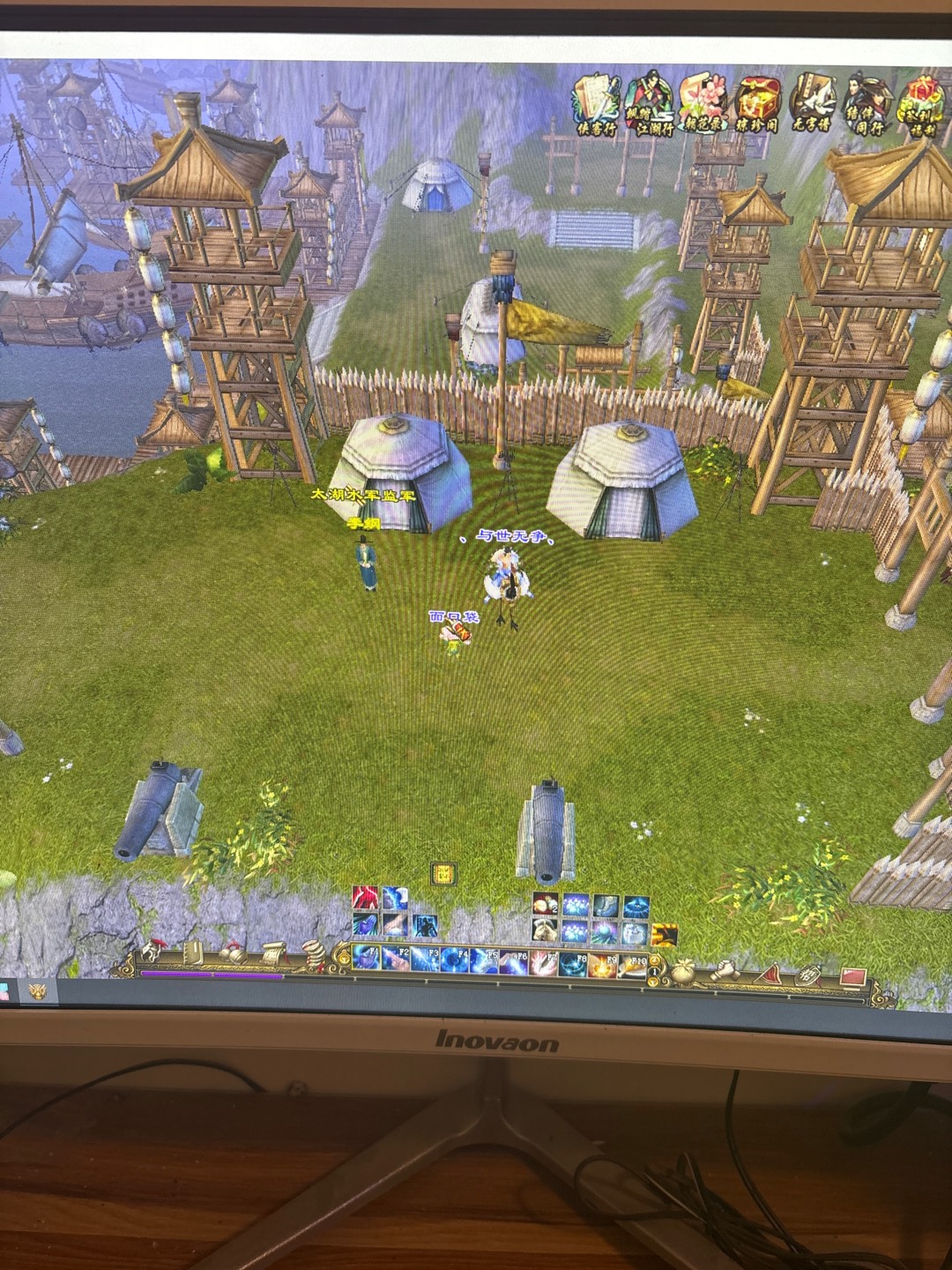The height and width of the screenshot is (1270, 952).
Task: Trigger the F9 fiery burst skill
Action: pyautogui.click(x=602, y=963)
